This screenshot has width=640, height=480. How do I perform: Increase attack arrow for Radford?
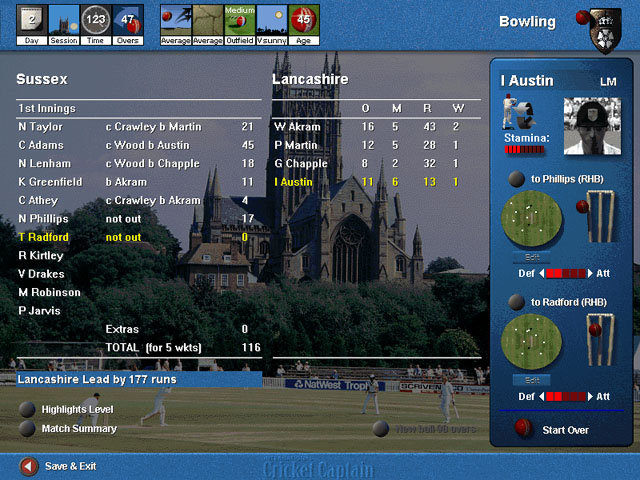pos(591,397)
